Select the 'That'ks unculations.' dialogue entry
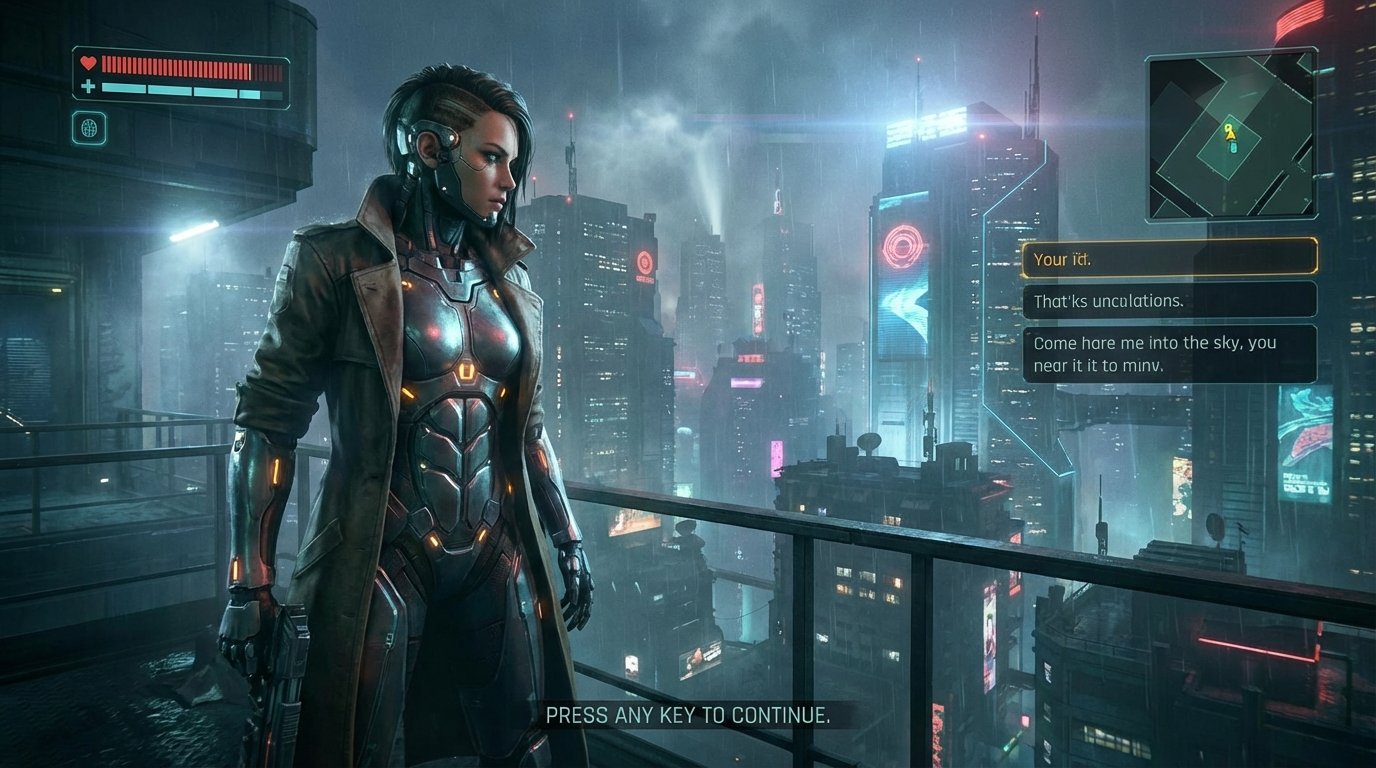The image size is (1376, 768). pos(1168,300)
